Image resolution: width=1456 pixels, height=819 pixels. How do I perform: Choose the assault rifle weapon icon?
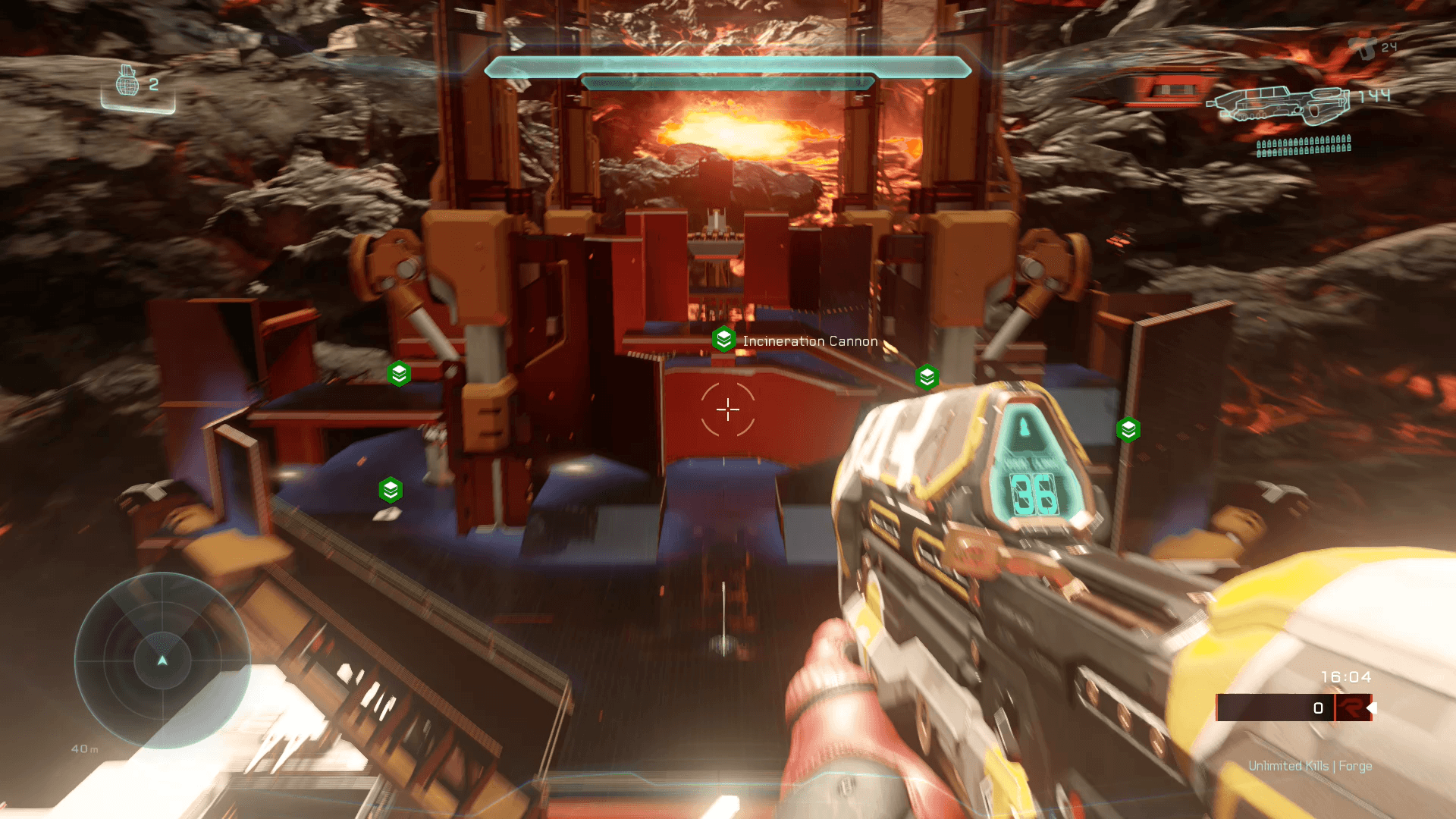pos(1278,105)
